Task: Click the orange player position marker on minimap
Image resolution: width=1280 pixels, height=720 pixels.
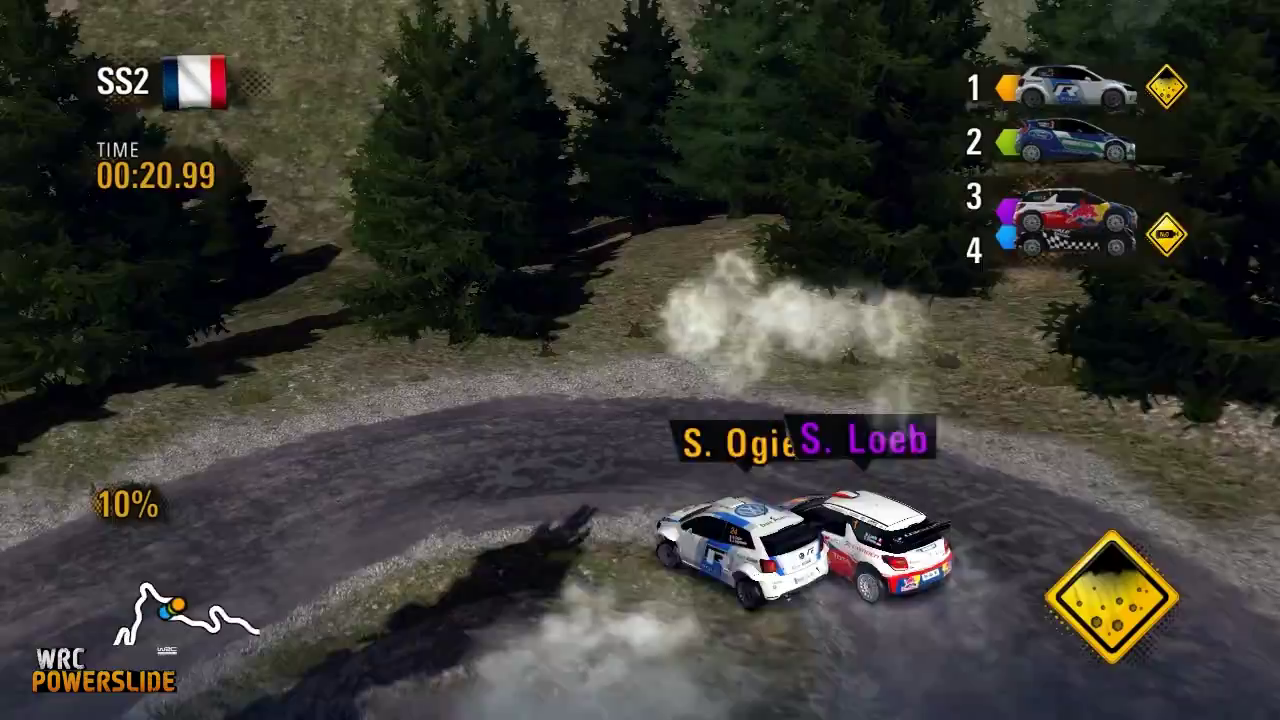Action: 176,604
